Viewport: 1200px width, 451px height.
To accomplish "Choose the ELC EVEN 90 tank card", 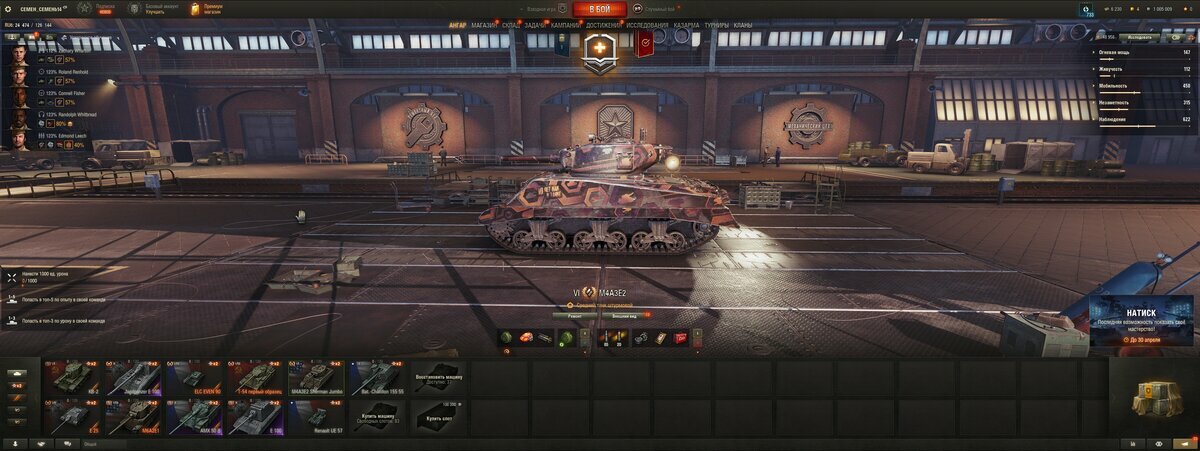I will pos(195,377).
